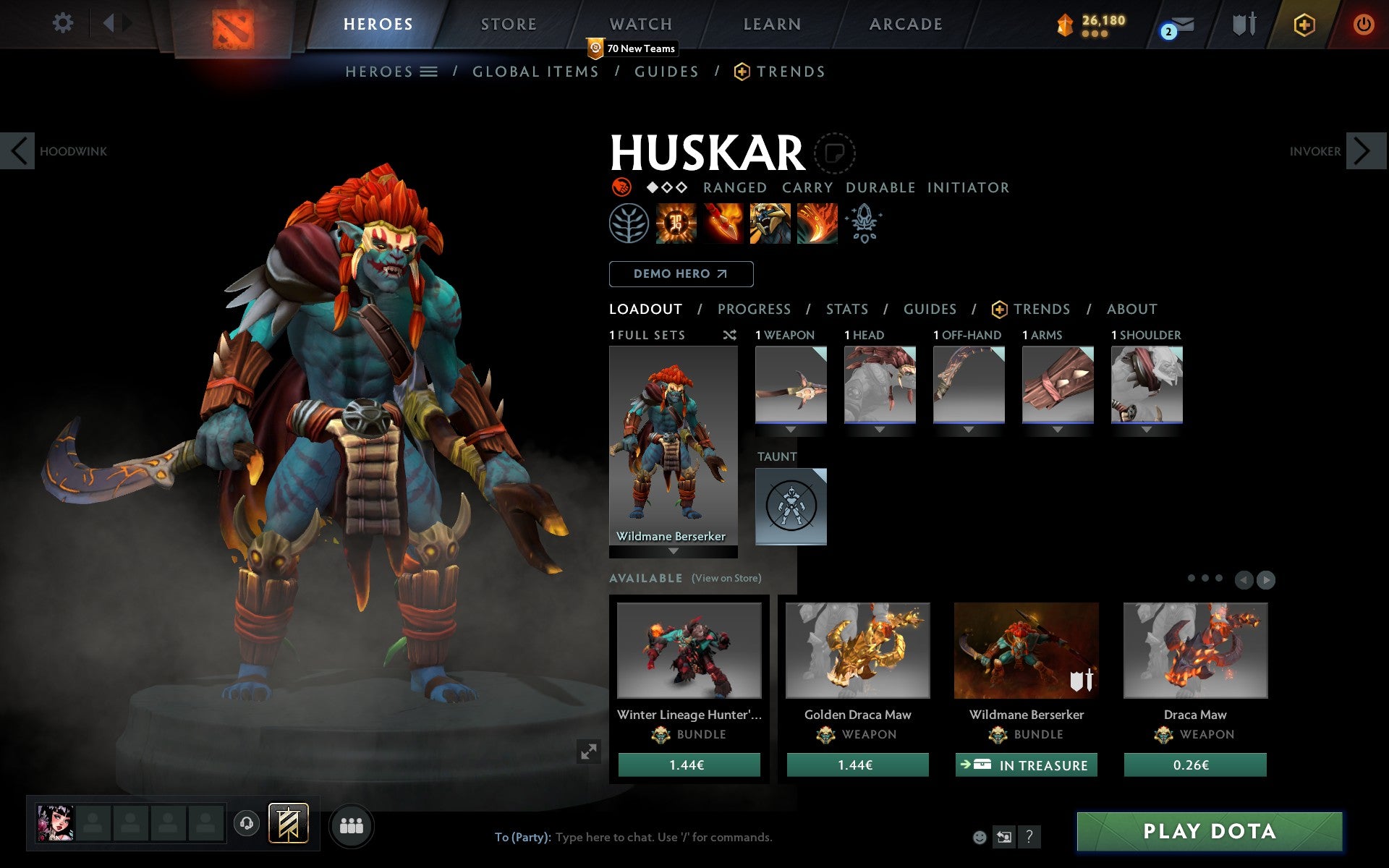Screen dimensions: 1389x868
Task: Open the Dota Plus hexagon icon
Action: coord(1303,24)
